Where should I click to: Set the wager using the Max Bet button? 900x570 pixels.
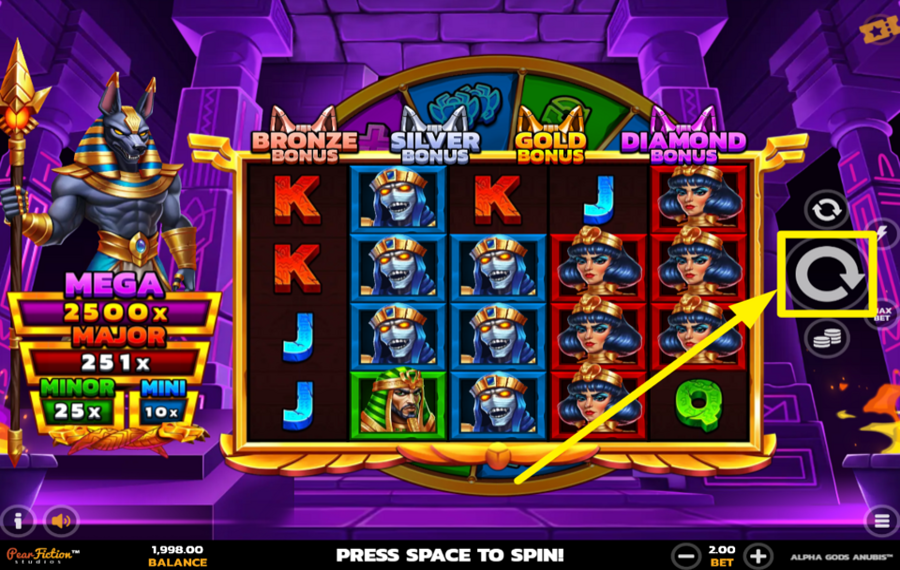(x=883, y=314)
